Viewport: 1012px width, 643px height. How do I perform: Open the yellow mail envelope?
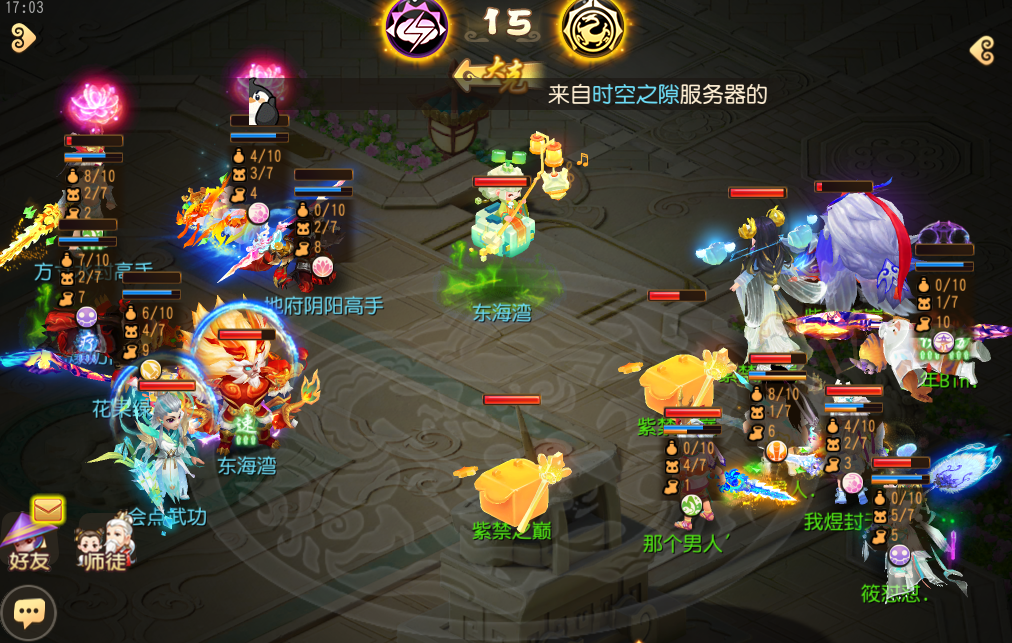[x=47, y=511]
